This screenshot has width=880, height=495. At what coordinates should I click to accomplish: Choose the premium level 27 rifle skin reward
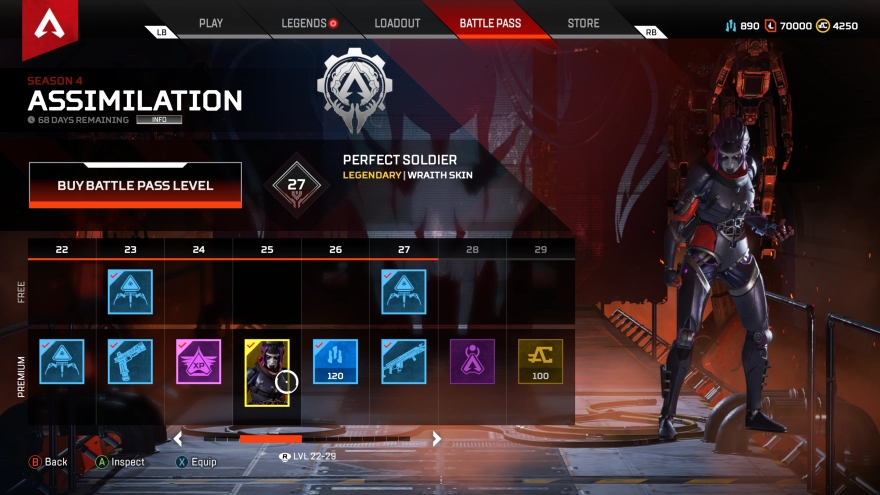tap(404, 361)
